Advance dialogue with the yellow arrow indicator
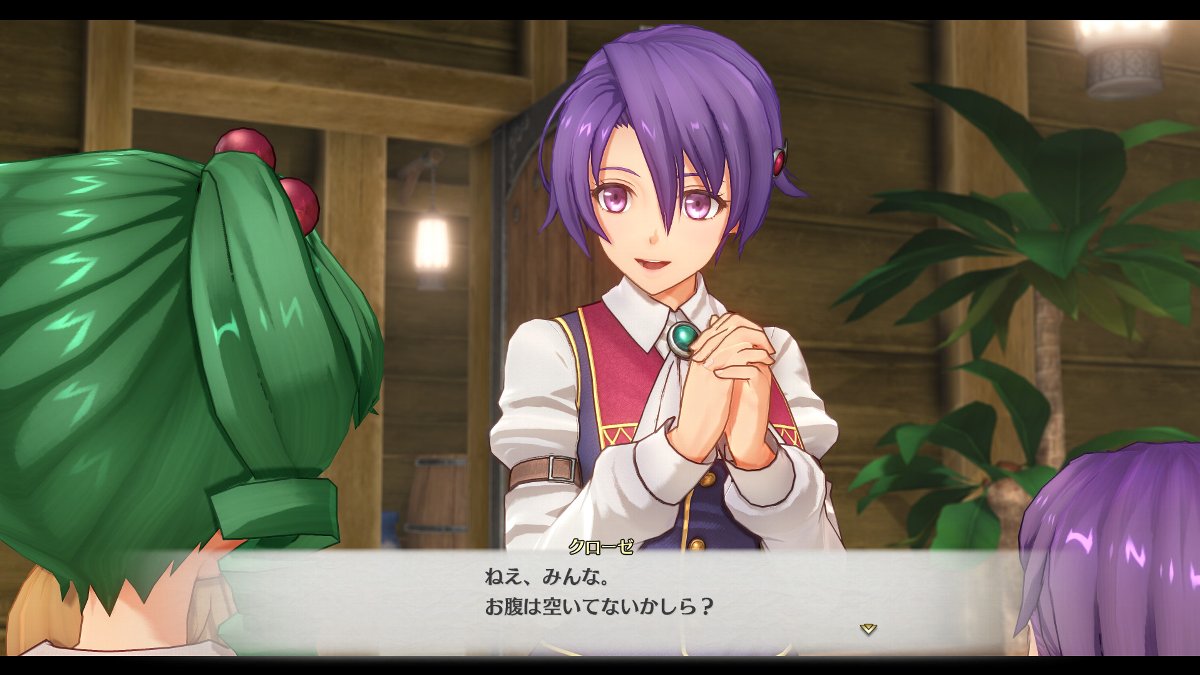1200x675 pixels. click(x=868, y=628)
